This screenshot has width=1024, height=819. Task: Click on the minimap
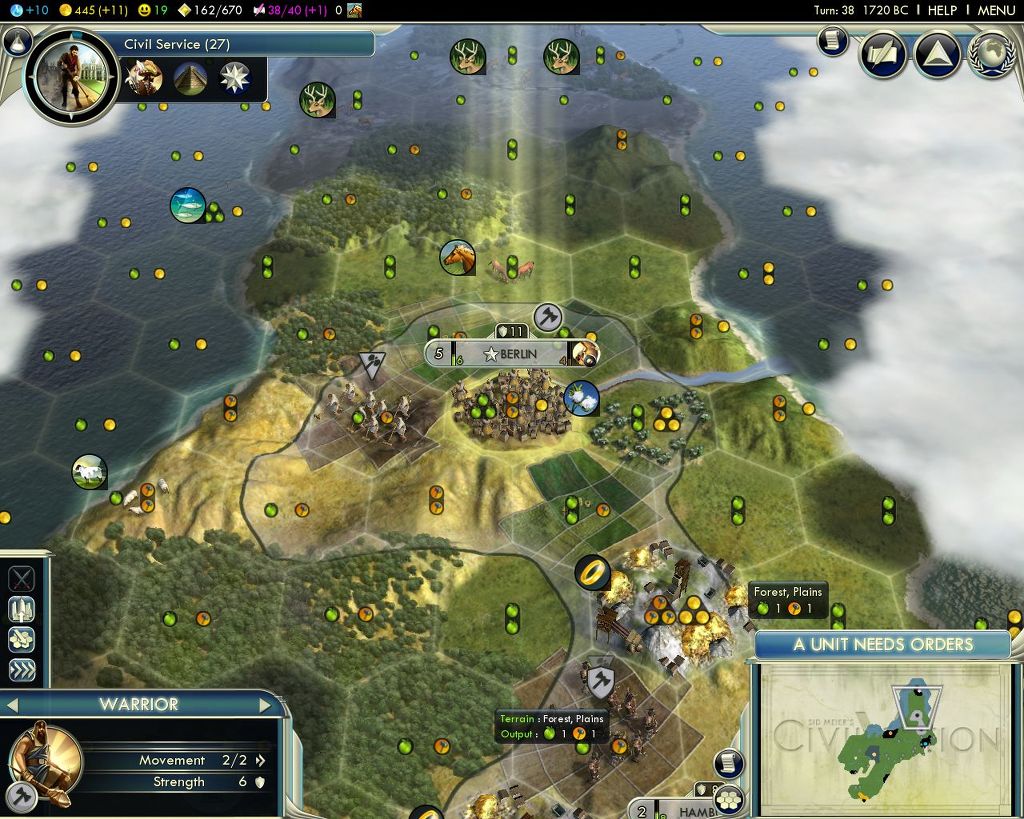(x=885, y=739)
